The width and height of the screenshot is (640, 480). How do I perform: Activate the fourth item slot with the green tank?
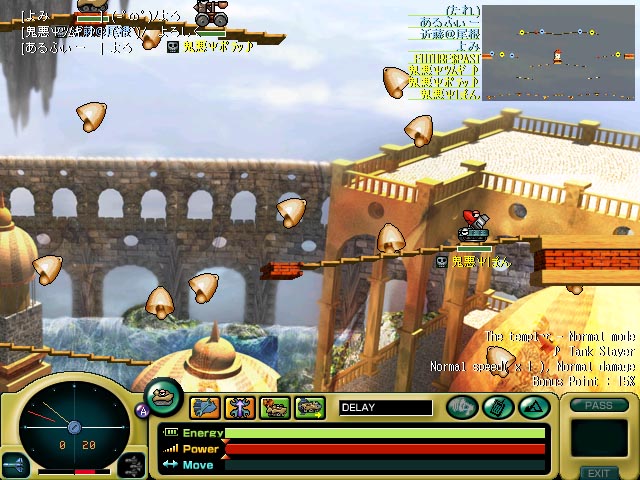coord(310,407)
